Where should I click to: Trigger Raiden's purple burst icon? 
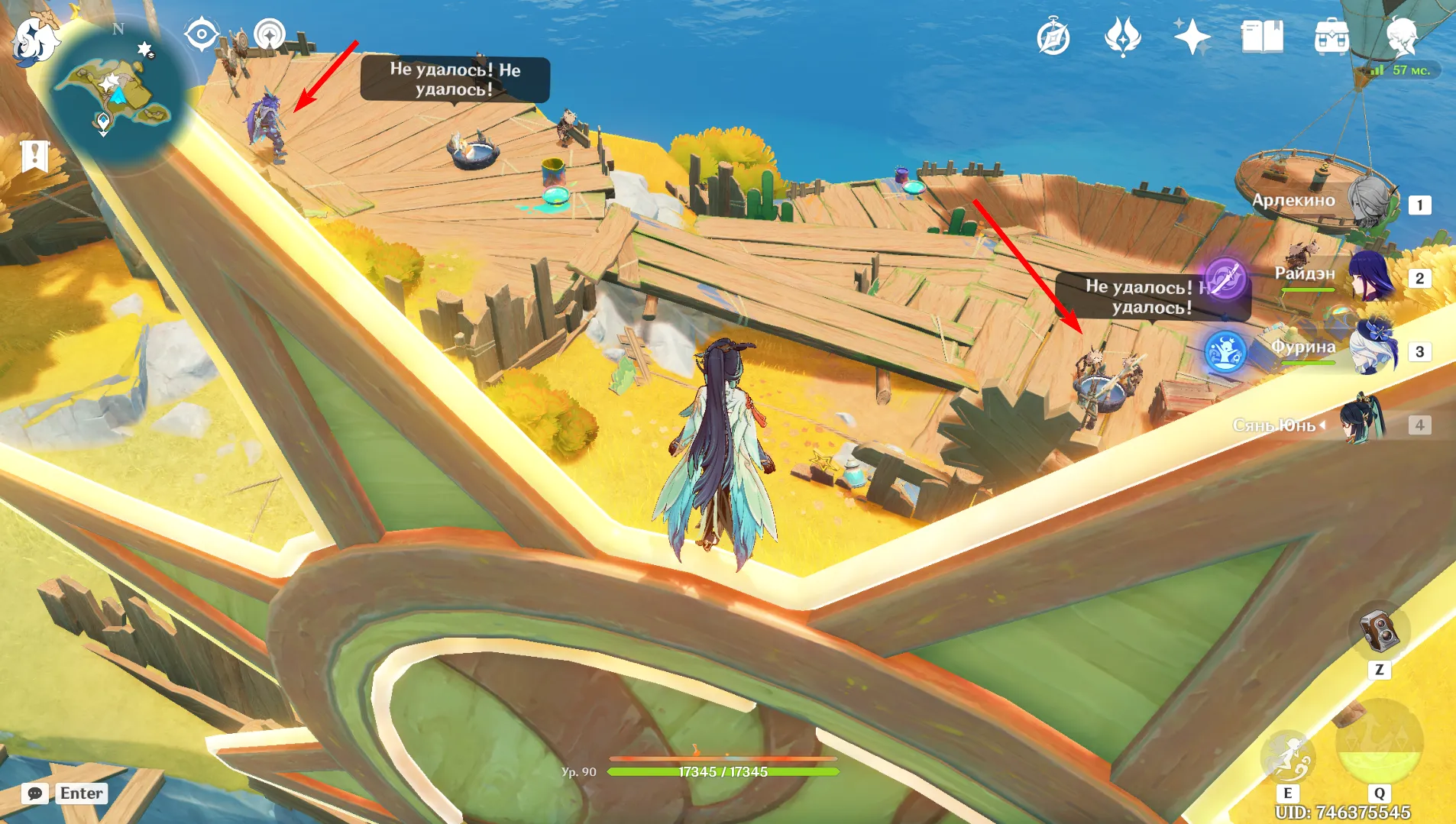[x=1225, y=278]
